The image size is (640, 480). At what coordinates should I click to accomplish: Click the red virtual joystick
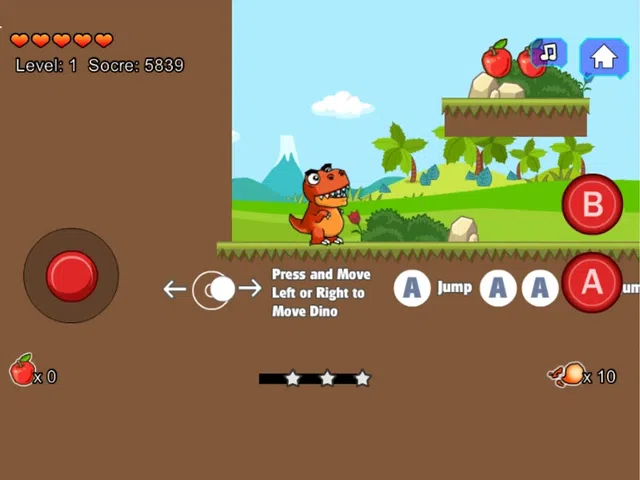pos(71,275)
